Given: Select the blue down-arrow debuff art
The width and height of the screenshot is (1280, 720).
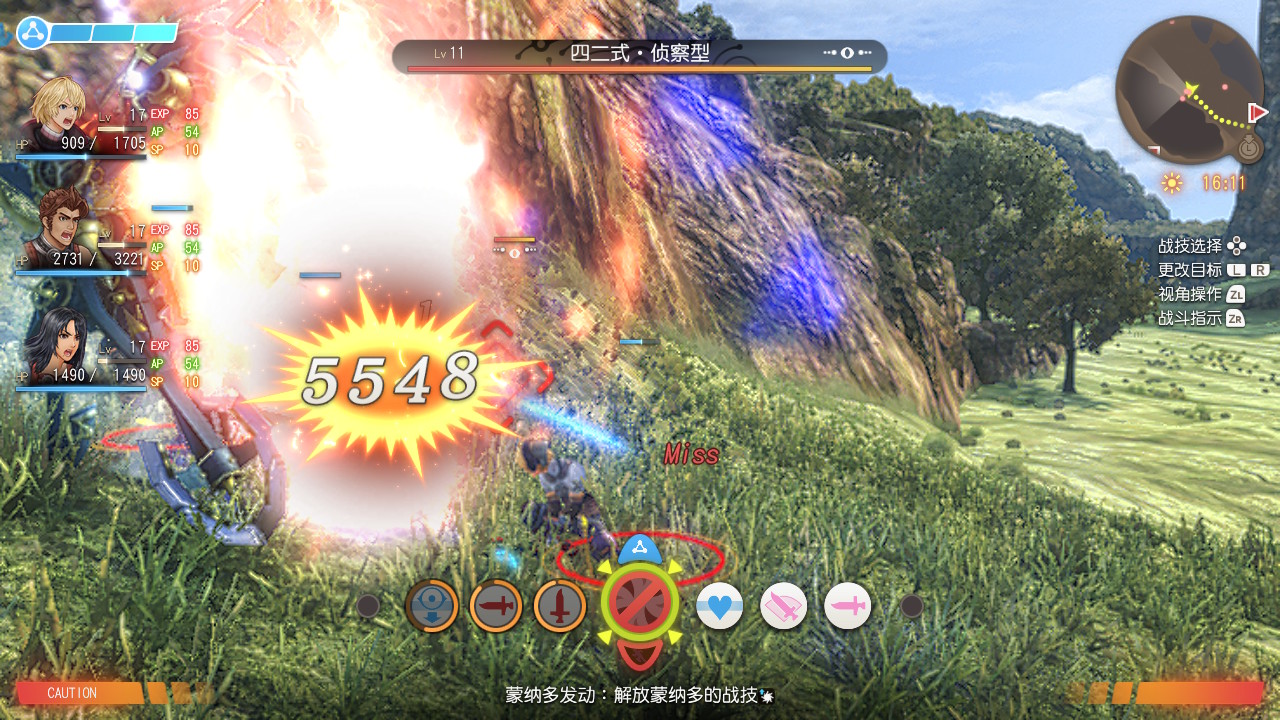Looking at the screenshot, I should pyautogui.click(x=431, y=606).
